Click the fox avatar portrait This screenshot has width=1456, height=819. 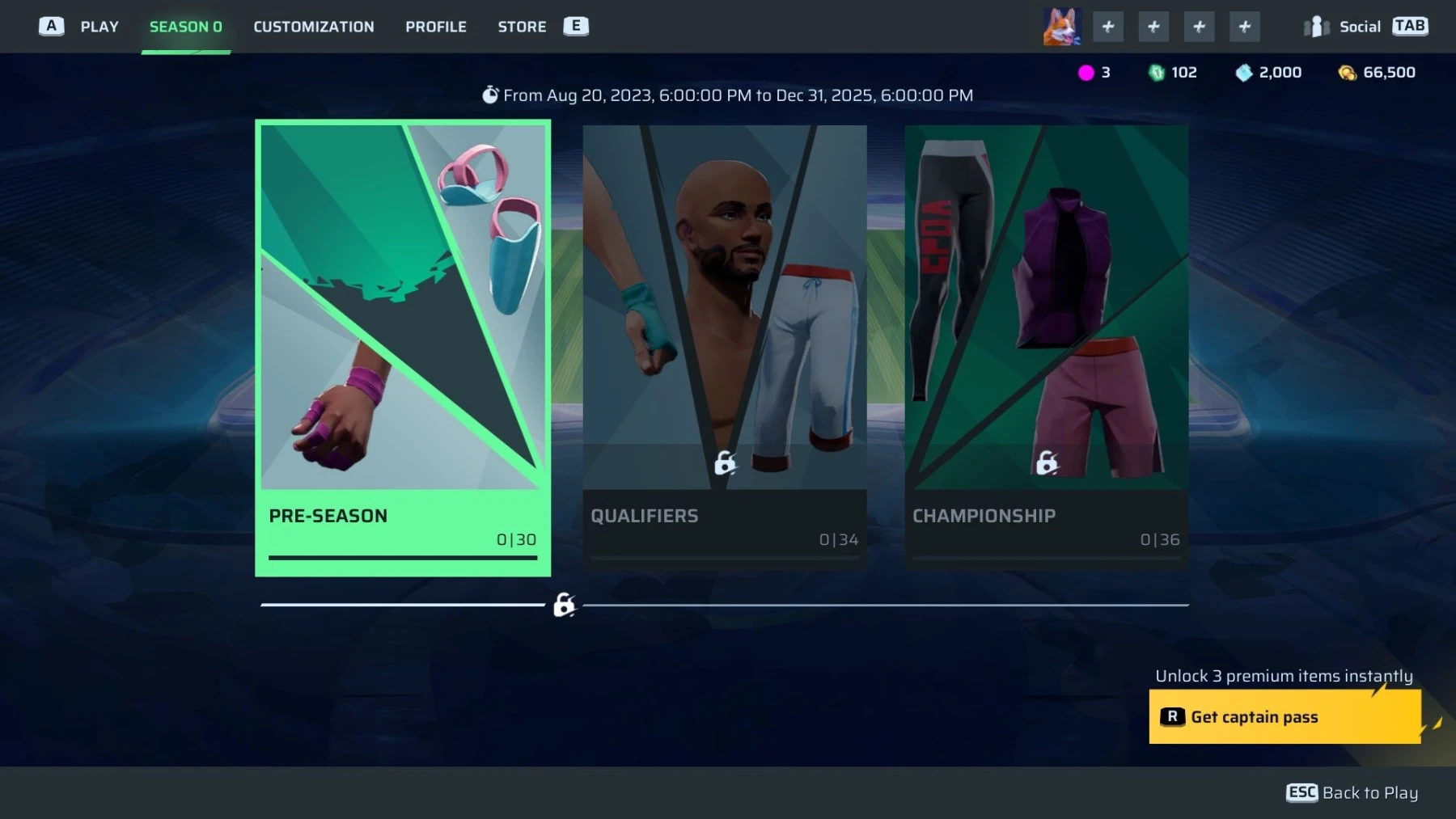(x=1061, y=26)
